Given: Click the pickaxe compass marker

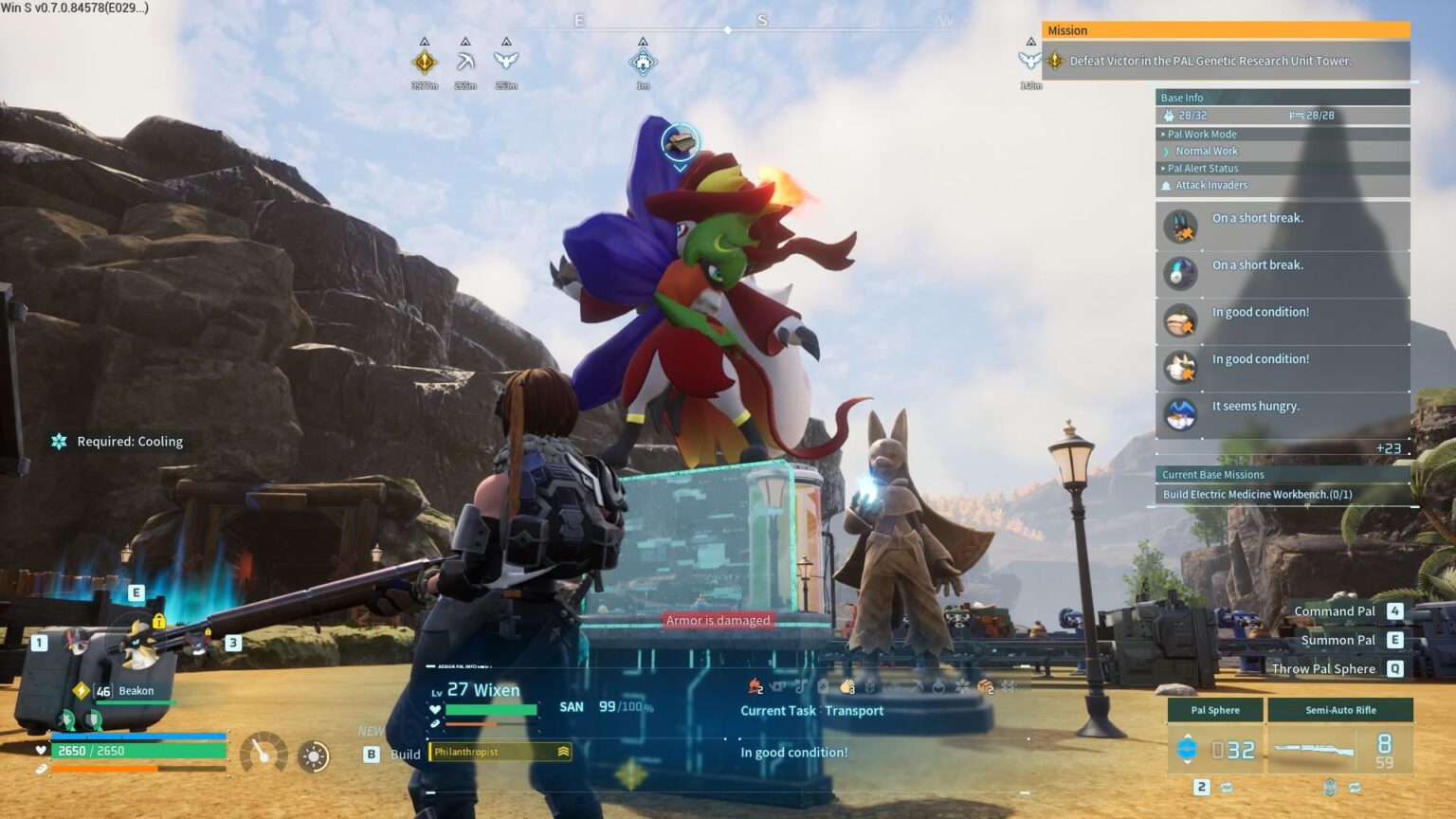Looking at the screenshot, I should [x=465, y=62].
